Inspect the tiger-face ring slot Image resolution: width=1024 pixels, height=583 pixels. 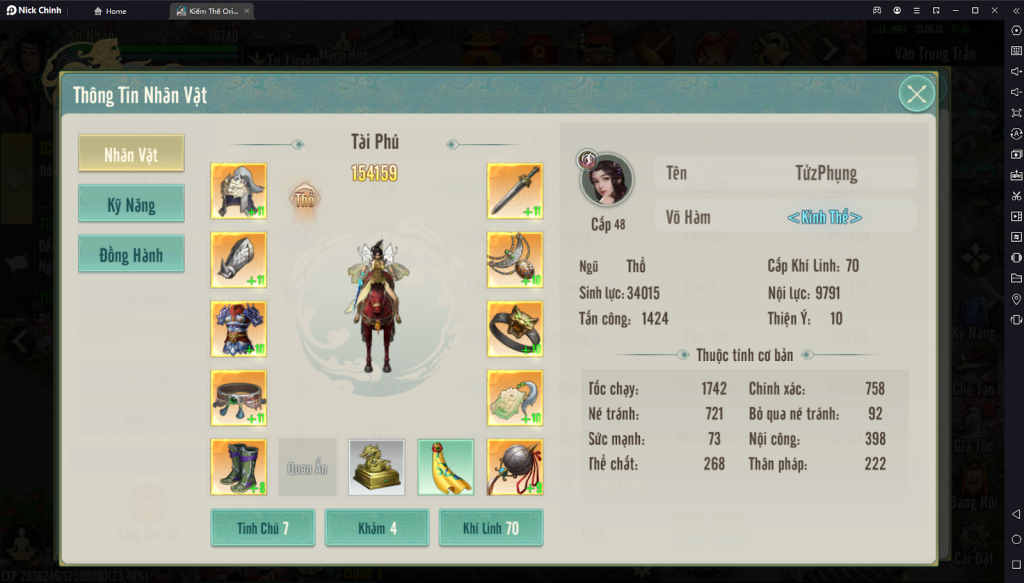[515, 329]
